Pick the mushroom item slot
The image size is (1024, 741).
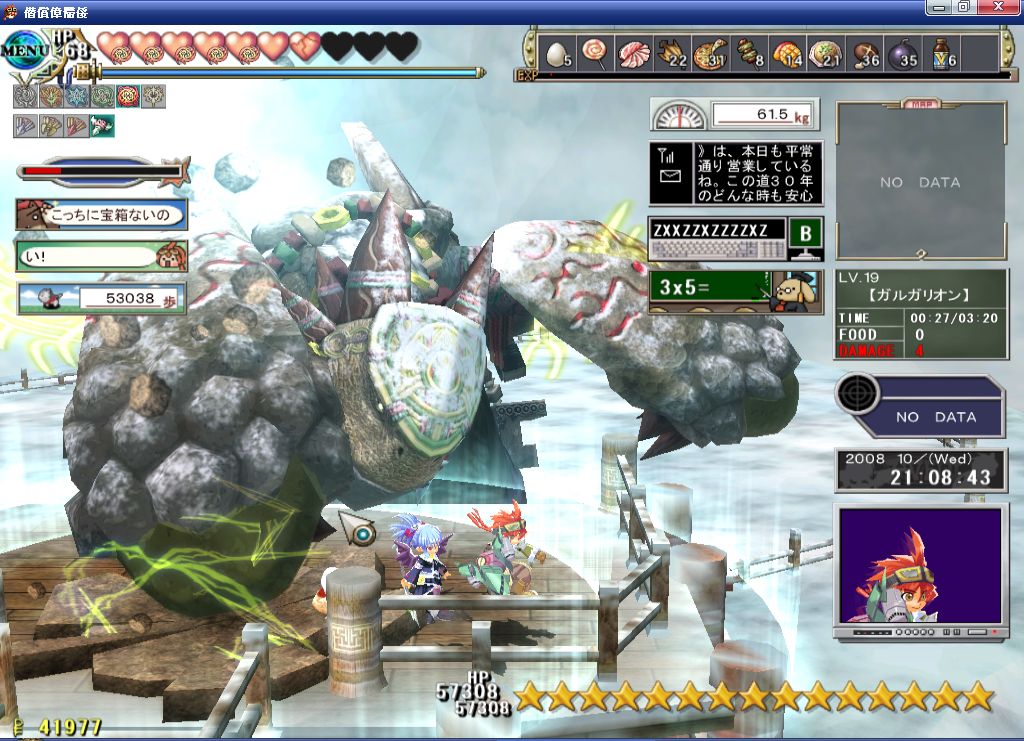click(864, 54)
